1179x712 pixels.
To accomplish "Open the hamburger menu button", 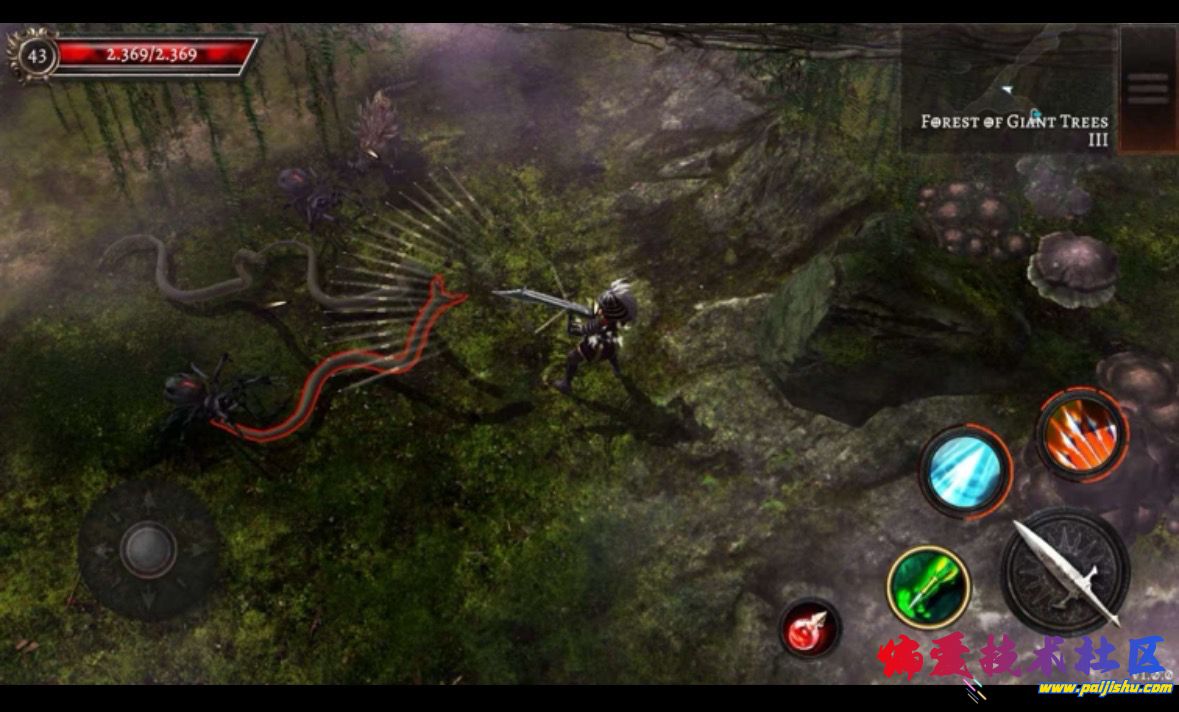I will pos(1147,88).
